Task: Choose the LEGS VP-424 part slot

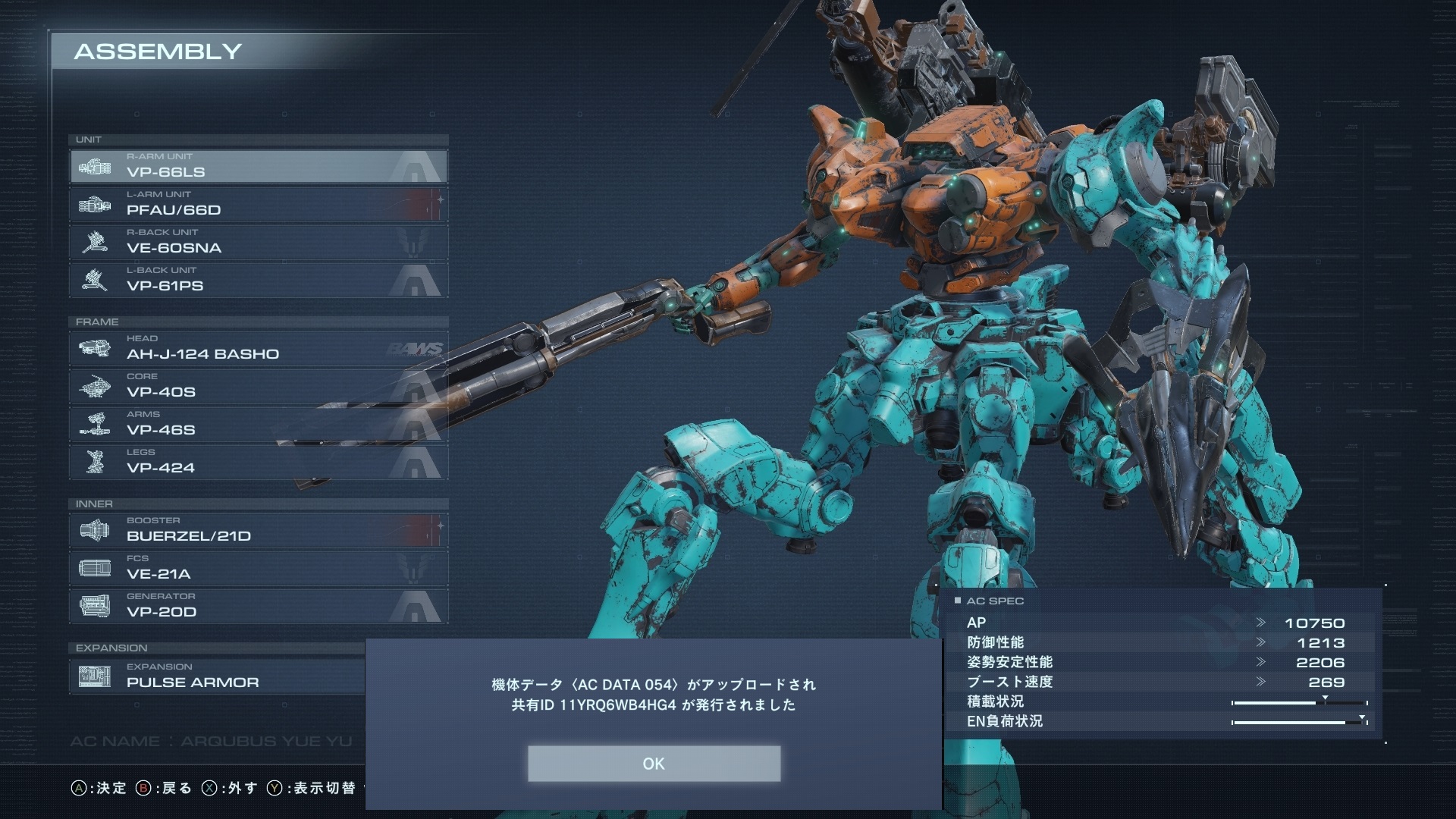Action: tap(258, 462)
